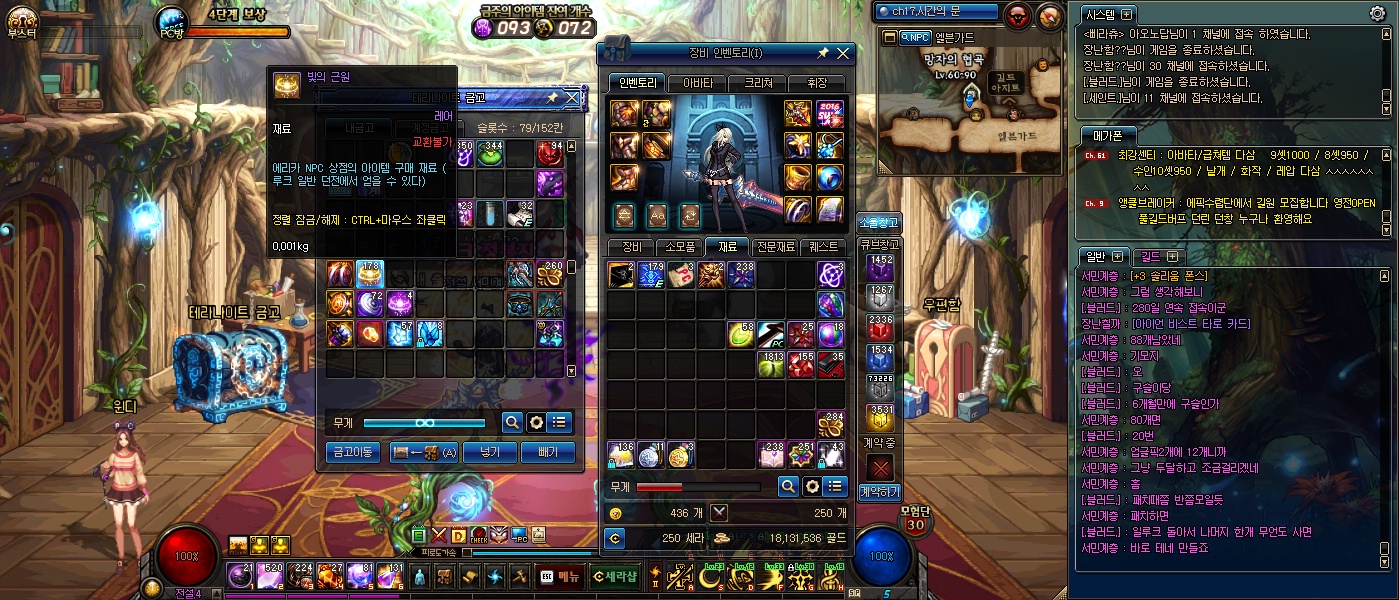Open the ESC 메뉴 button
The width and height of the screenshot is (1399, 600).
pos(560,575)
